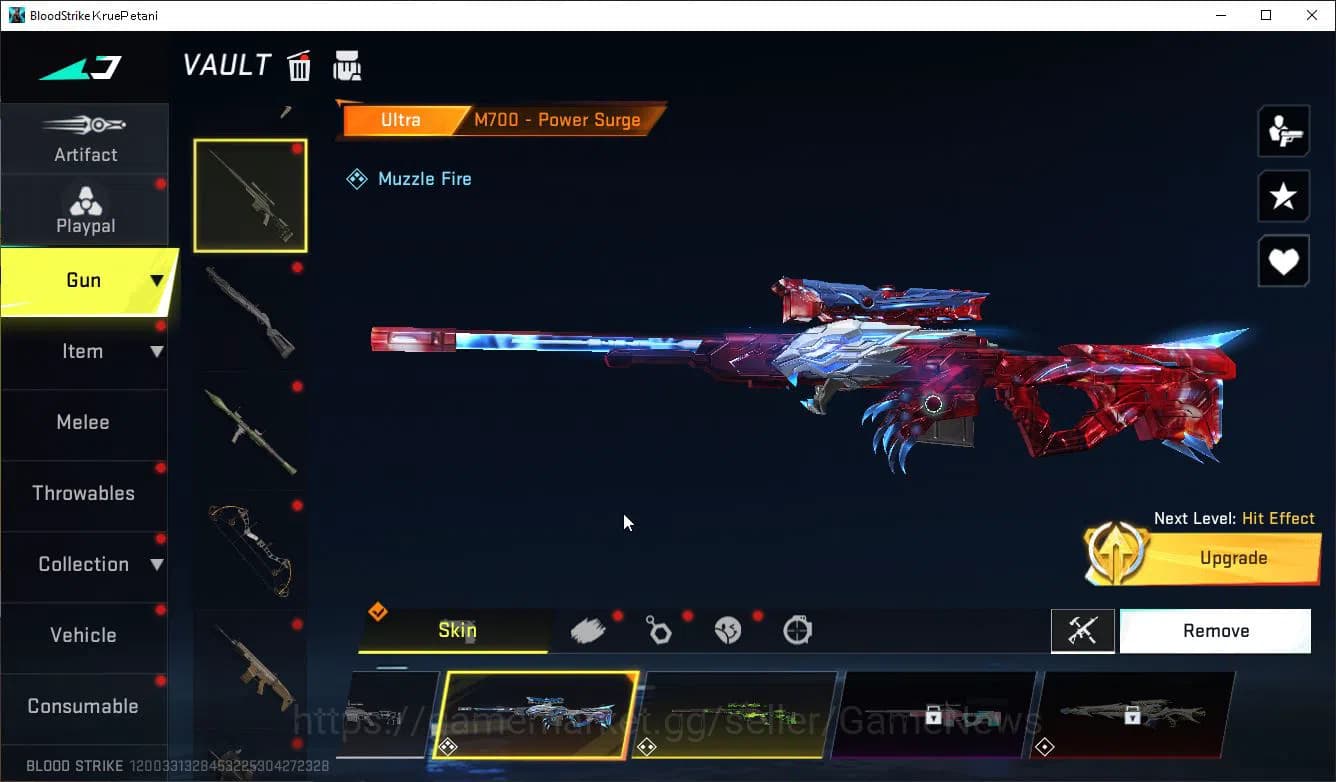Select the spray paint customization icon
The image size is (1336, 782).
[588, 628]
